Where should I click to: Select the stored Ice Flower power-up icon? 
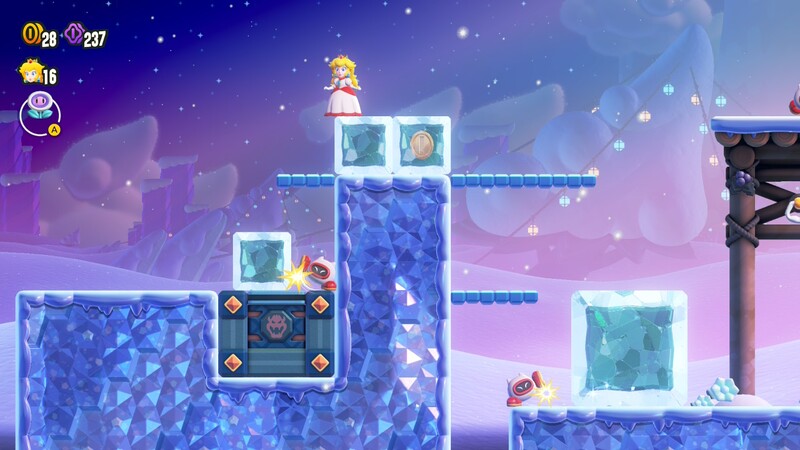[39, 110]
